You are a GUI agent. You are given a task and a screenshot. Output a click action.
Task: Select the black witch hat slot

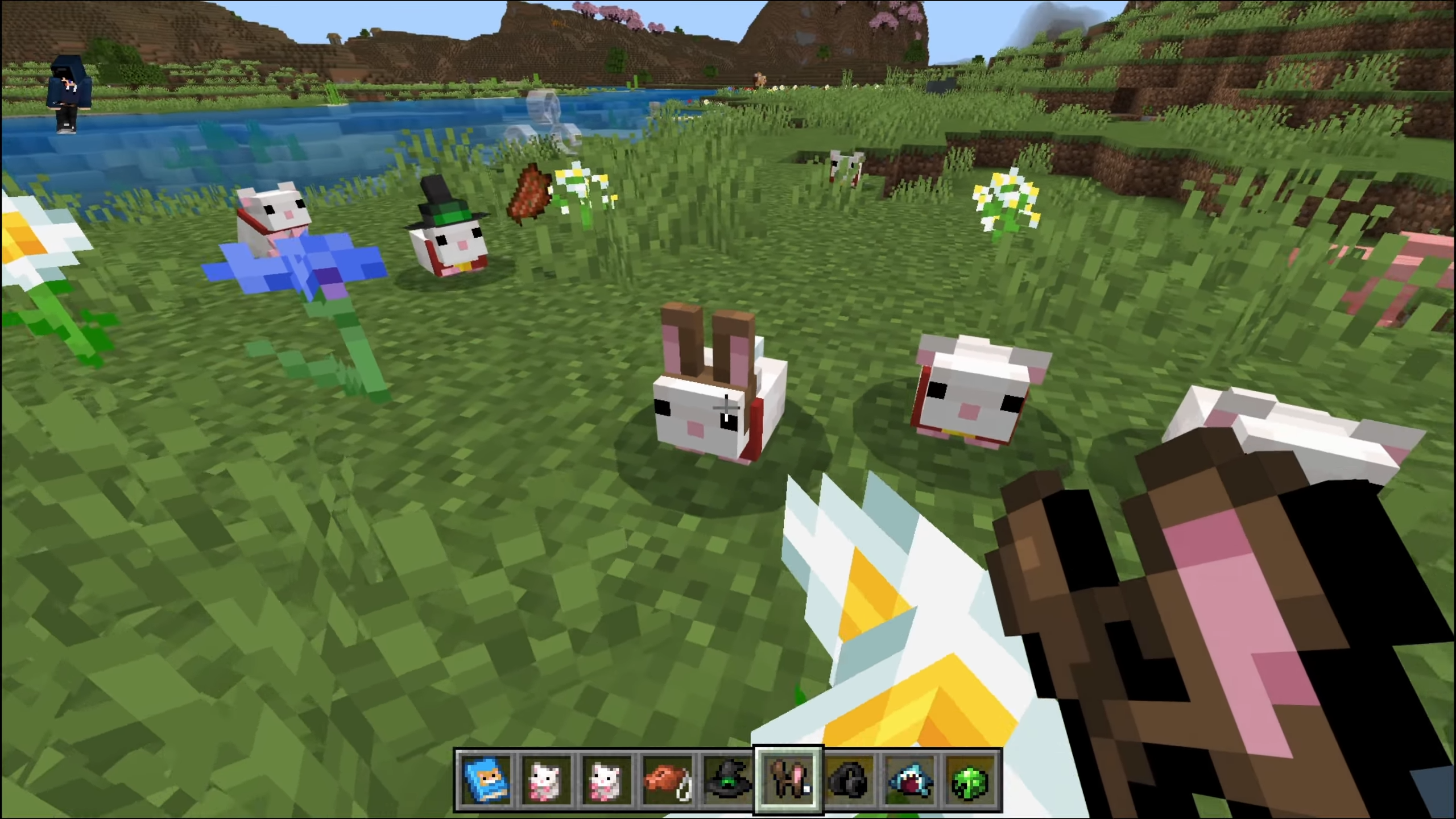pos(727,780)
